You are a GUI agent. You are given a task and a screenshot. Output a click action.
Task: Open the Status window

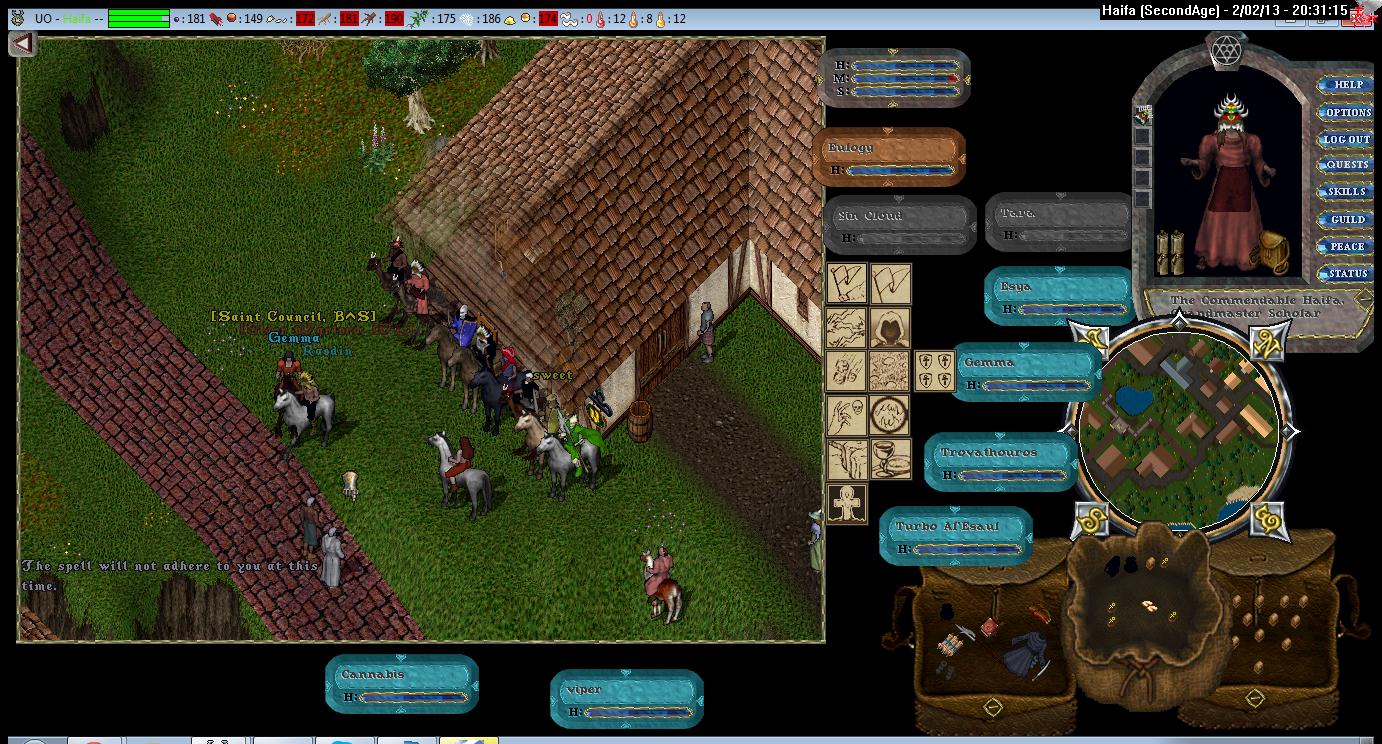[x=1347, y=273]
